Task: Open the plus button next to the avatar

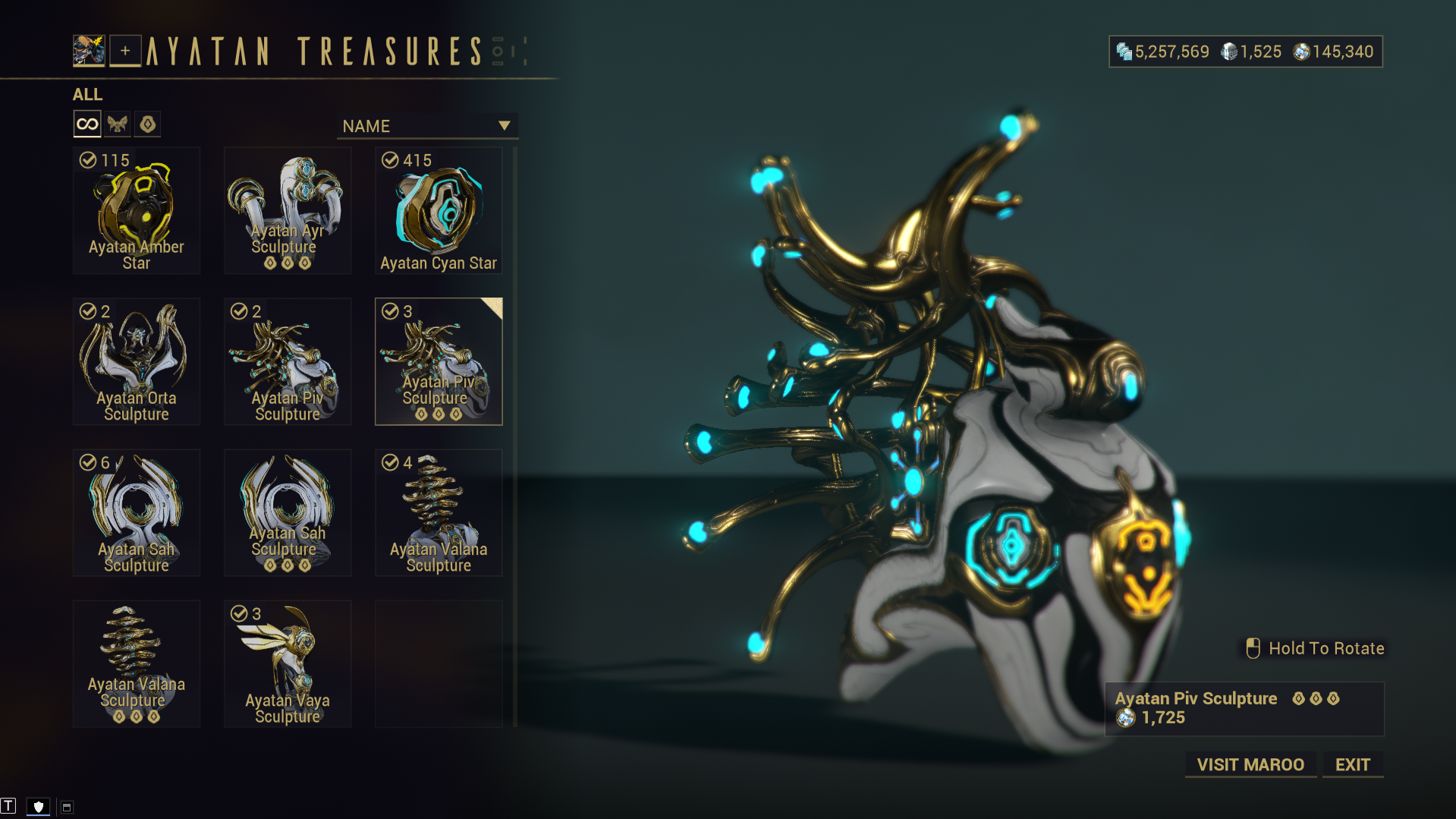Action: 125,51
